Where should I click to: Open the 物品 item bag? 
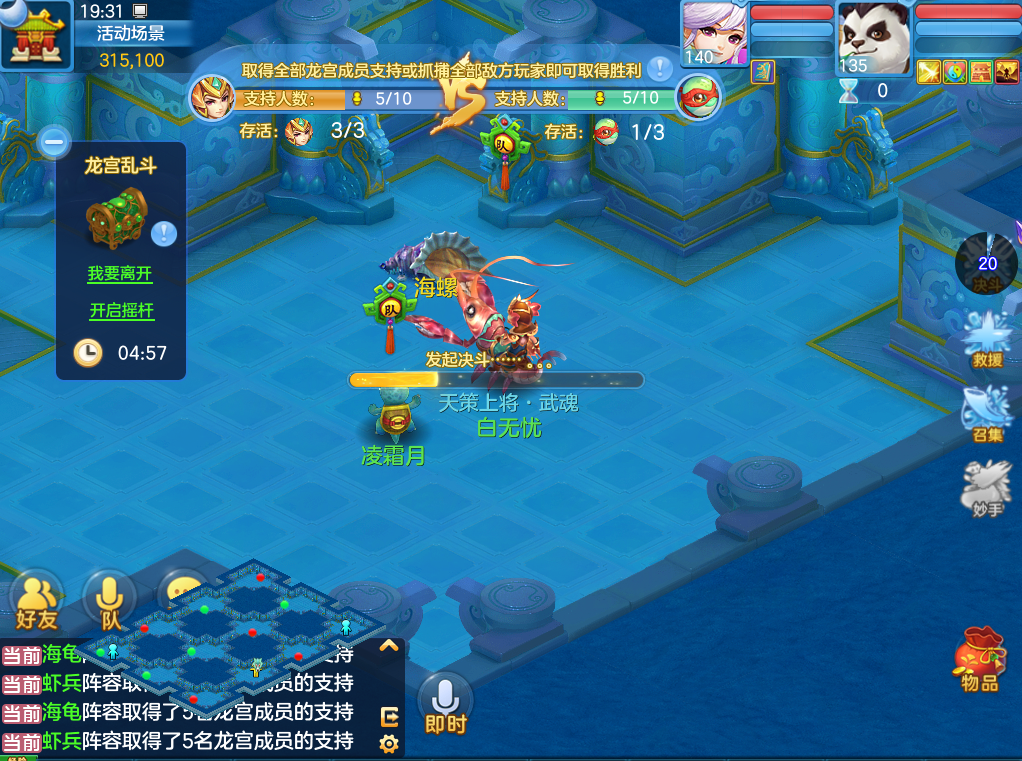pos(980,660)
